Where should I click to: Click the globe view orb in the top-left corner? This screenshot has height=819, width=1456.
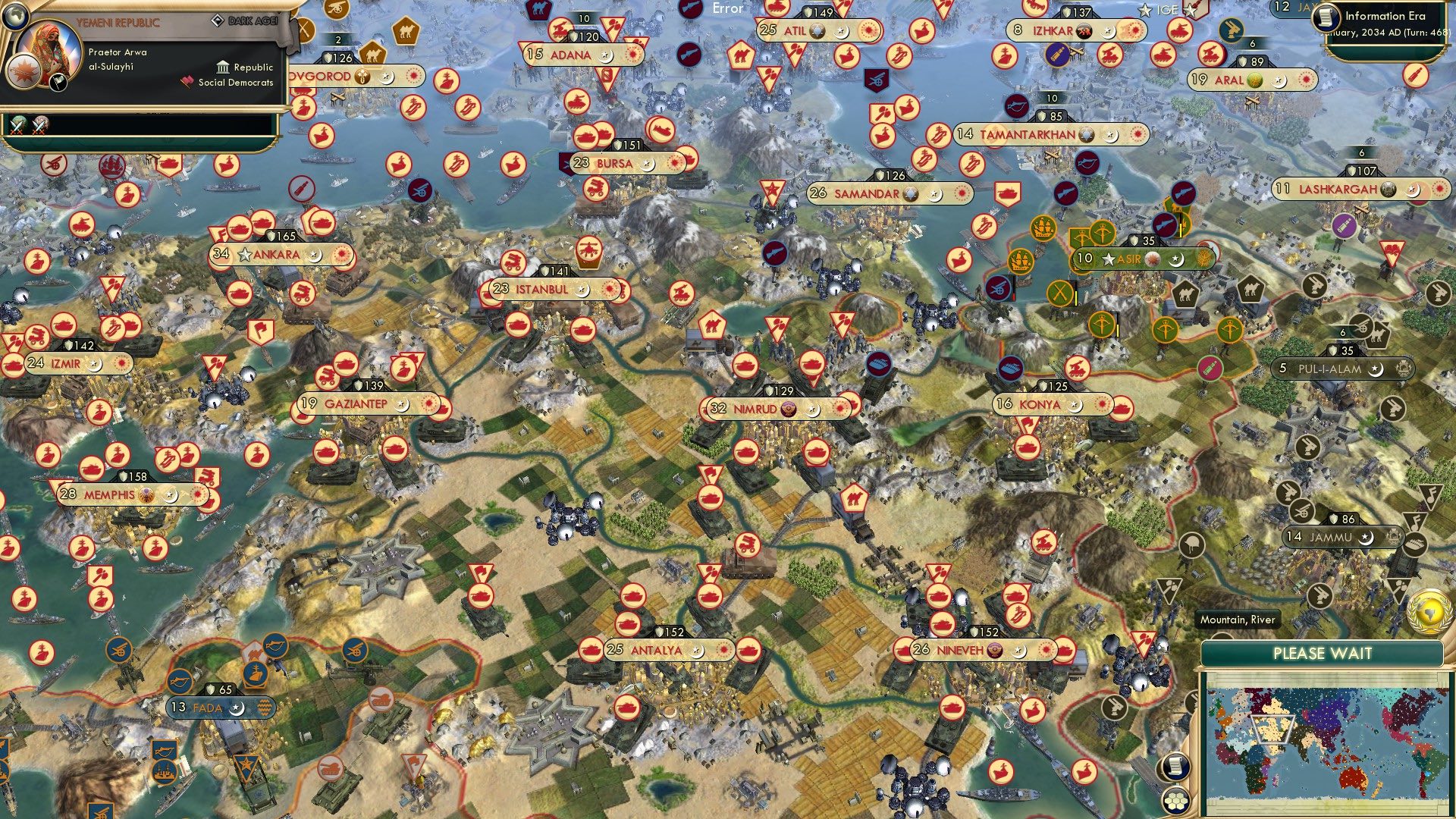click(16, 16)
